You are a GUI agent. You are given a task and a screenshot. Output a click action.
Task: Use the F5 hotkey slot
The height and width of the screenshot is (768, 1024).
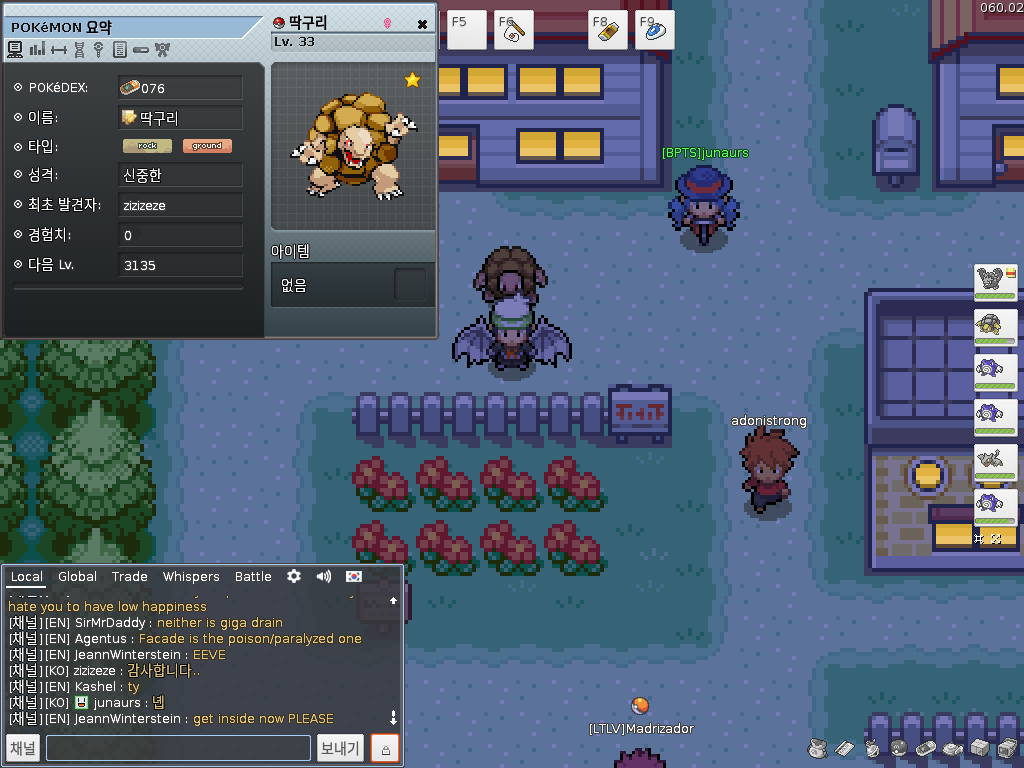tap(466, 30)
